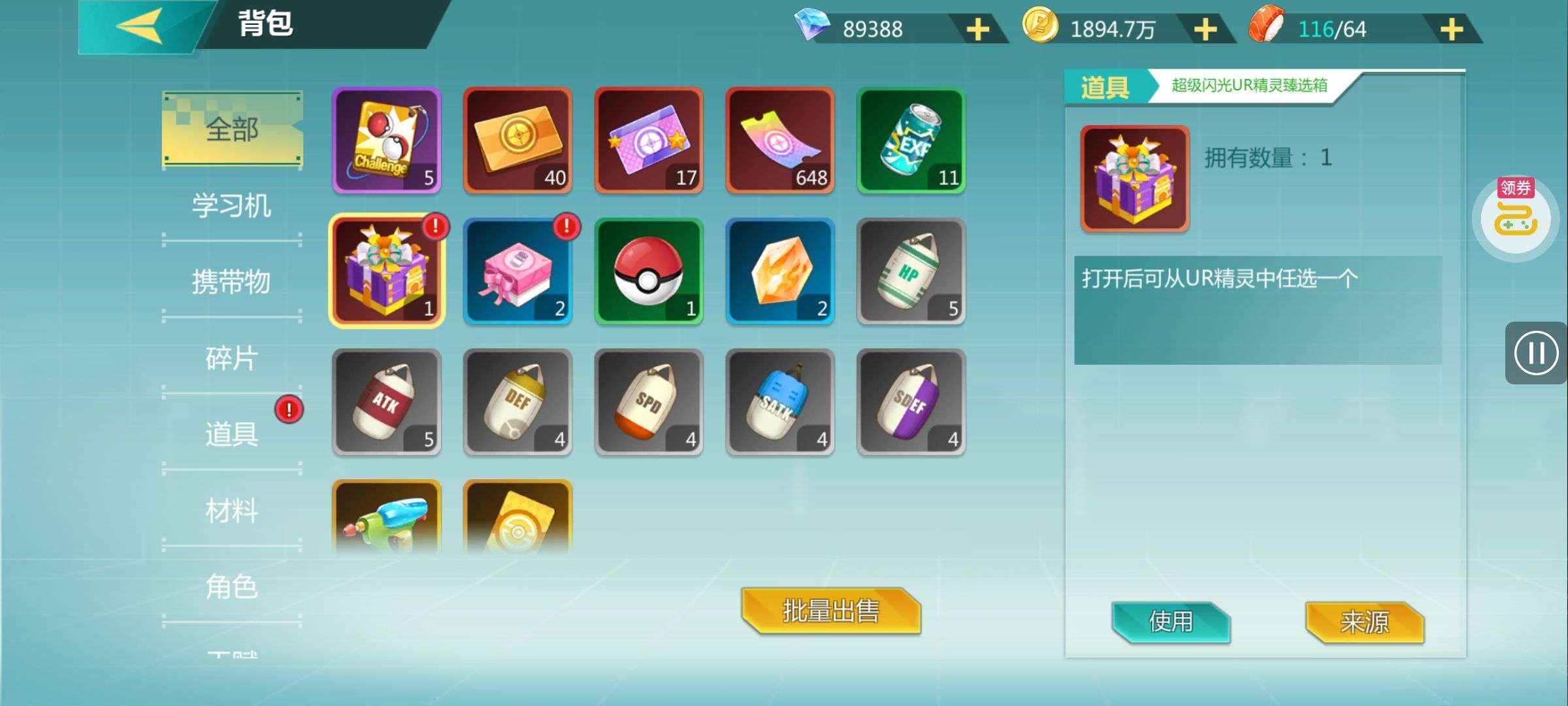This screenshot has width=1568, height=706.
Task: Select the 道具 category tab
Action: tap(231, 434)
